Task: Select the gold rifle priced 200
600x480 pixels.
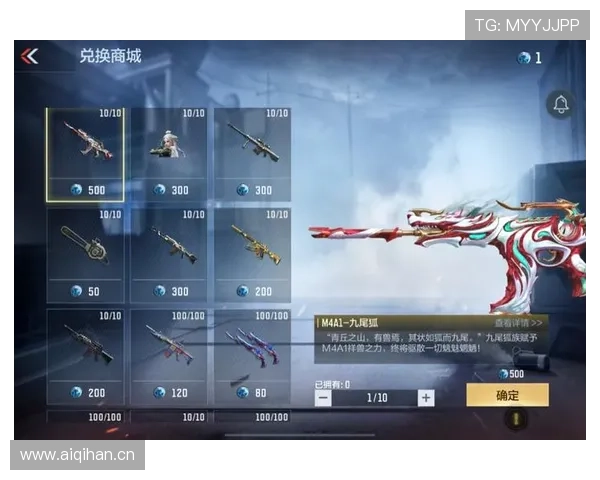Action: click(x=251, y=255)
